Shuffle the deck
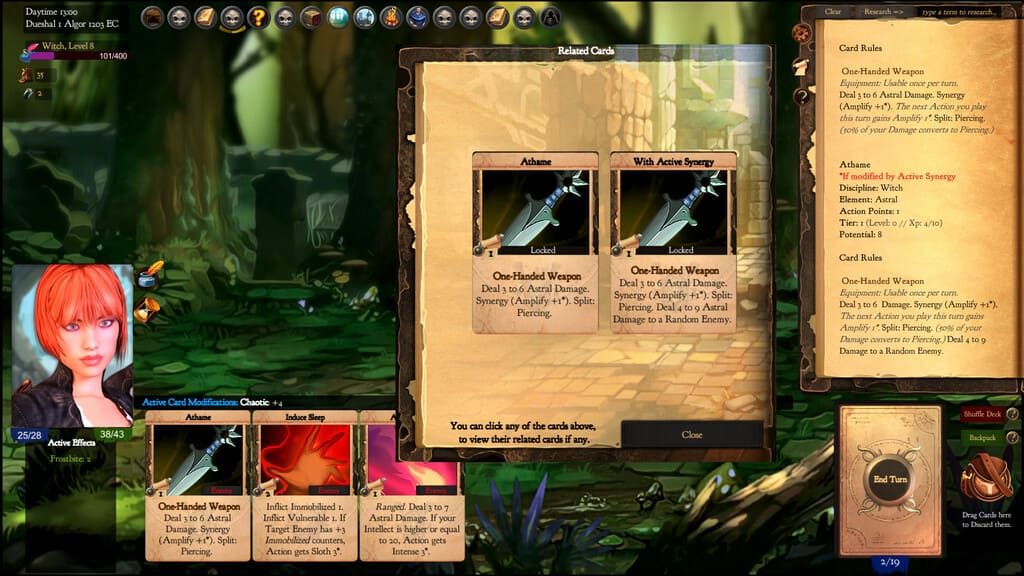 pos(981,414)
